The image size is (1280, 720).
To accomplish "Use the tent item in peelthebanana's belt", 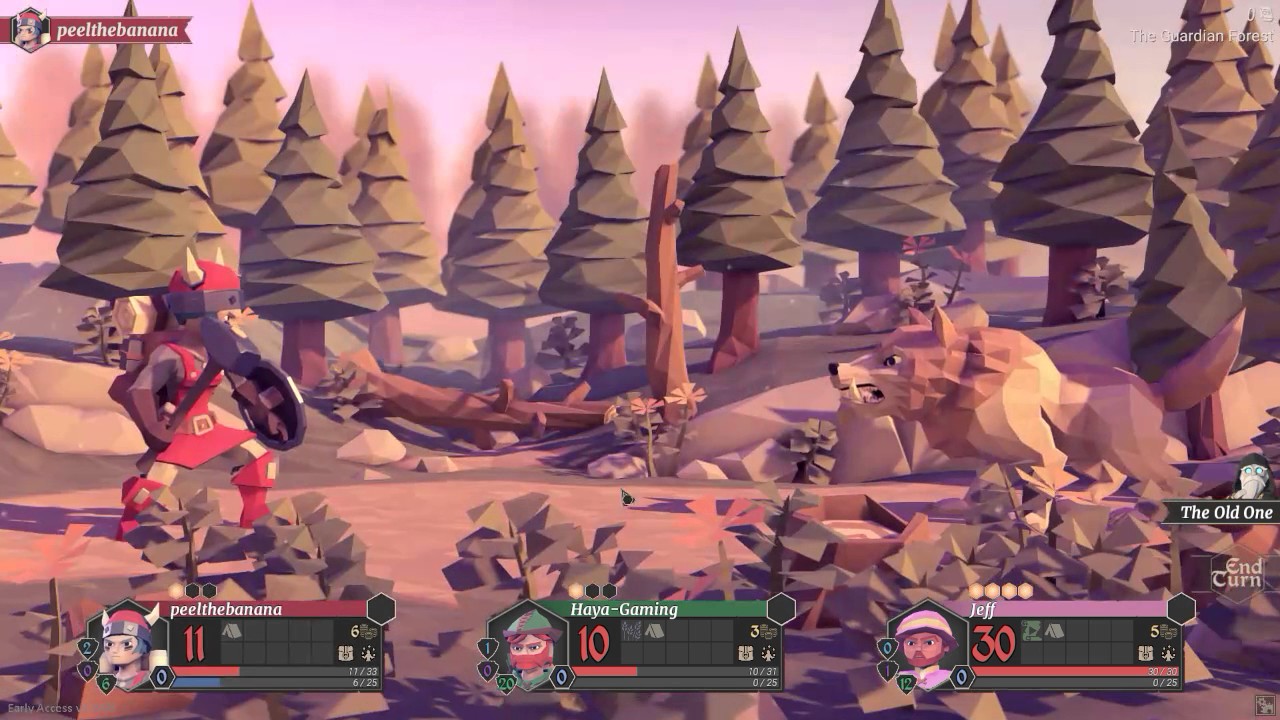I will tap(231, 631).
